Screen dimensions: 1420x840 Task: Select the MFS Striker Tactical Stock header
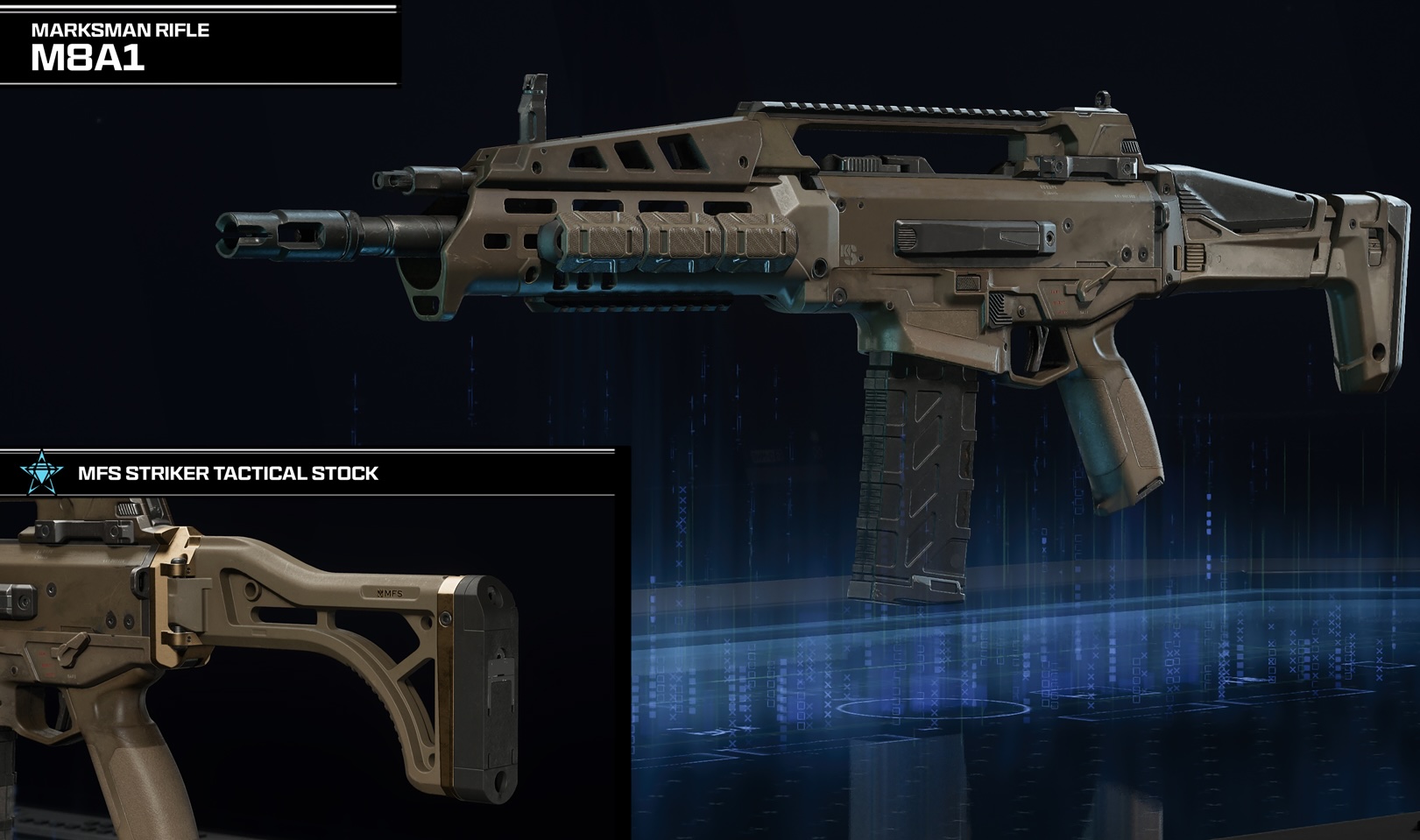(x=228, y=474)
